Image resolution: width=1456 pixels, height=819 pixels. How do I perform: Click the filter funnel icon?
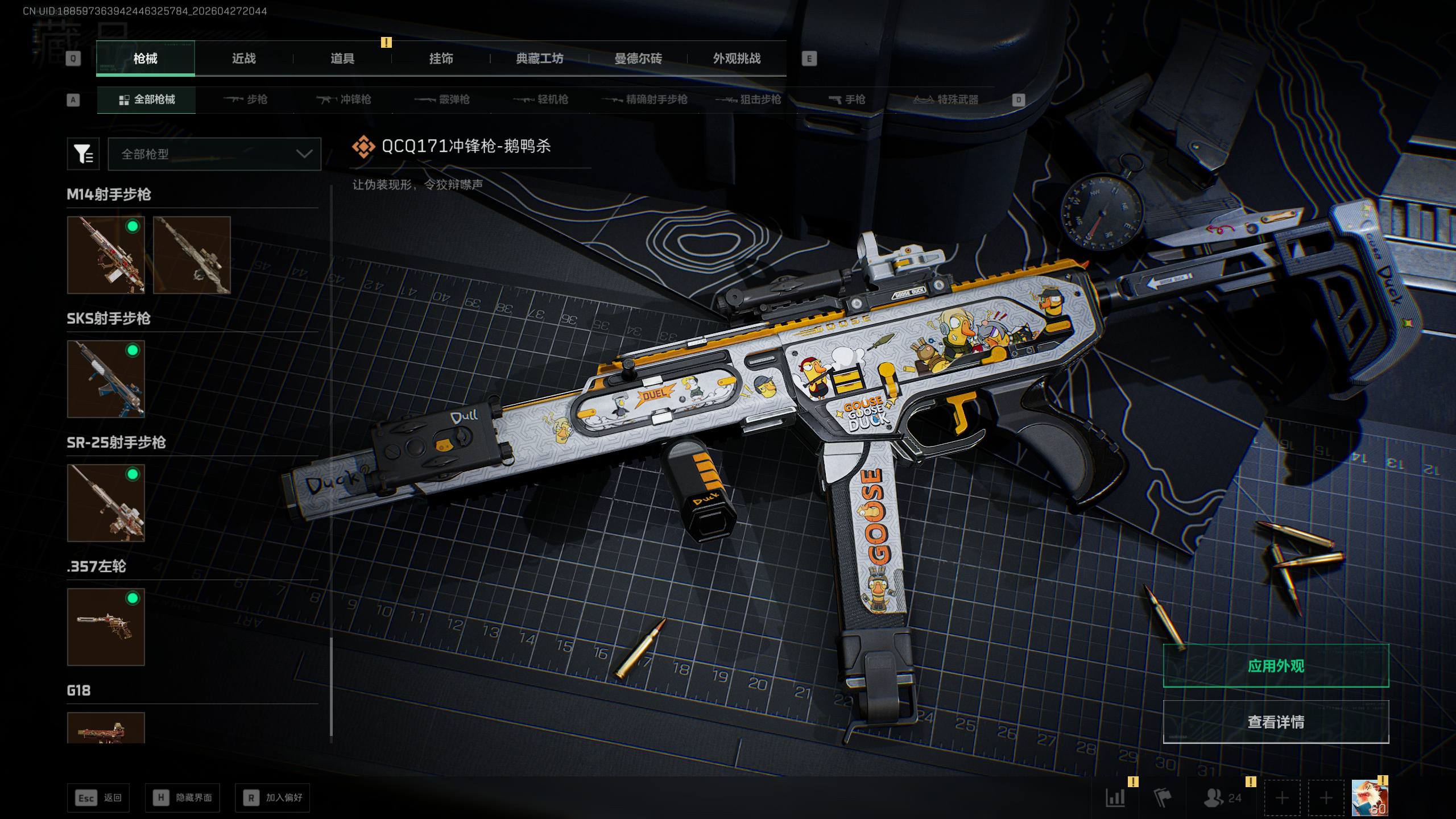click(83, 154)
